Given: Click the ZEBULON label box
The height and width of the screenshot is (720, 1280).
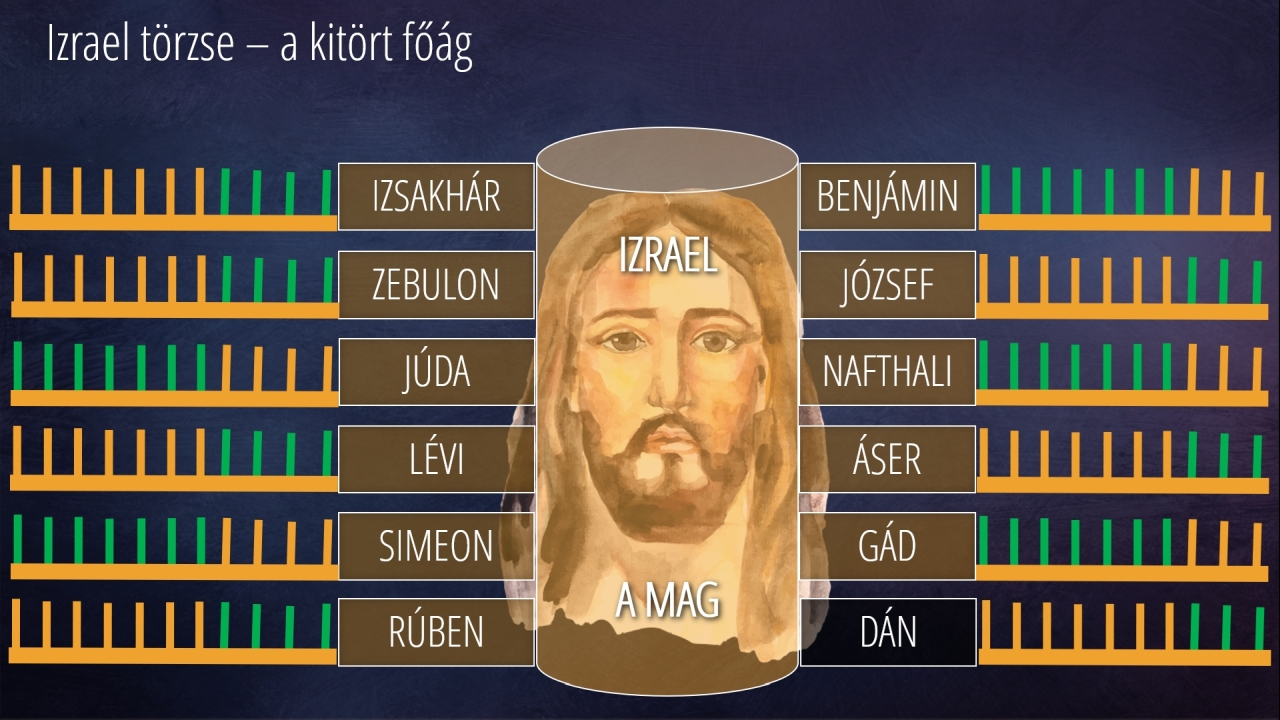Looking at the screenshot, I should tap(436, 285).
